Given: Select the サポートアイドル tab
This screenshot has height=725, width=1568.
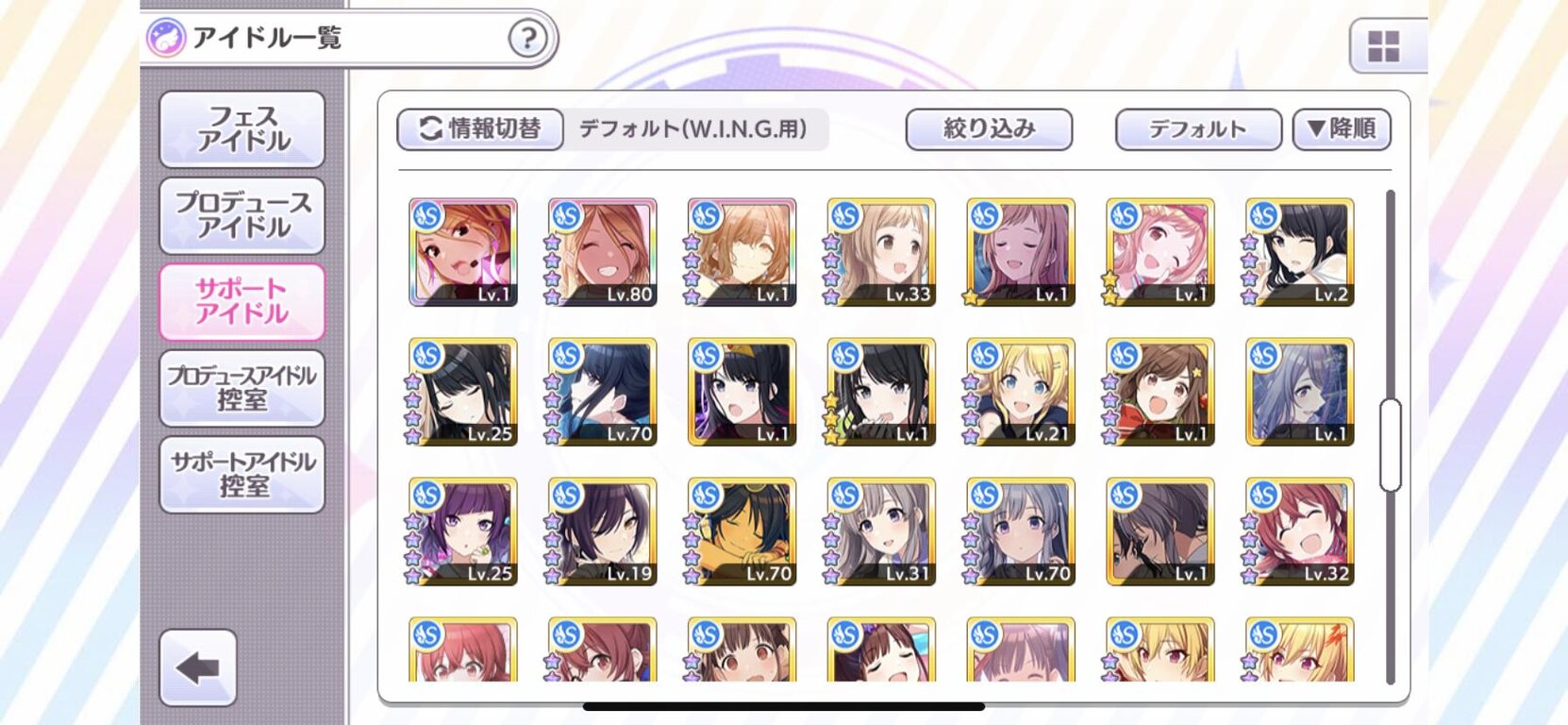Looking at the screenshot, I should 242,301.
